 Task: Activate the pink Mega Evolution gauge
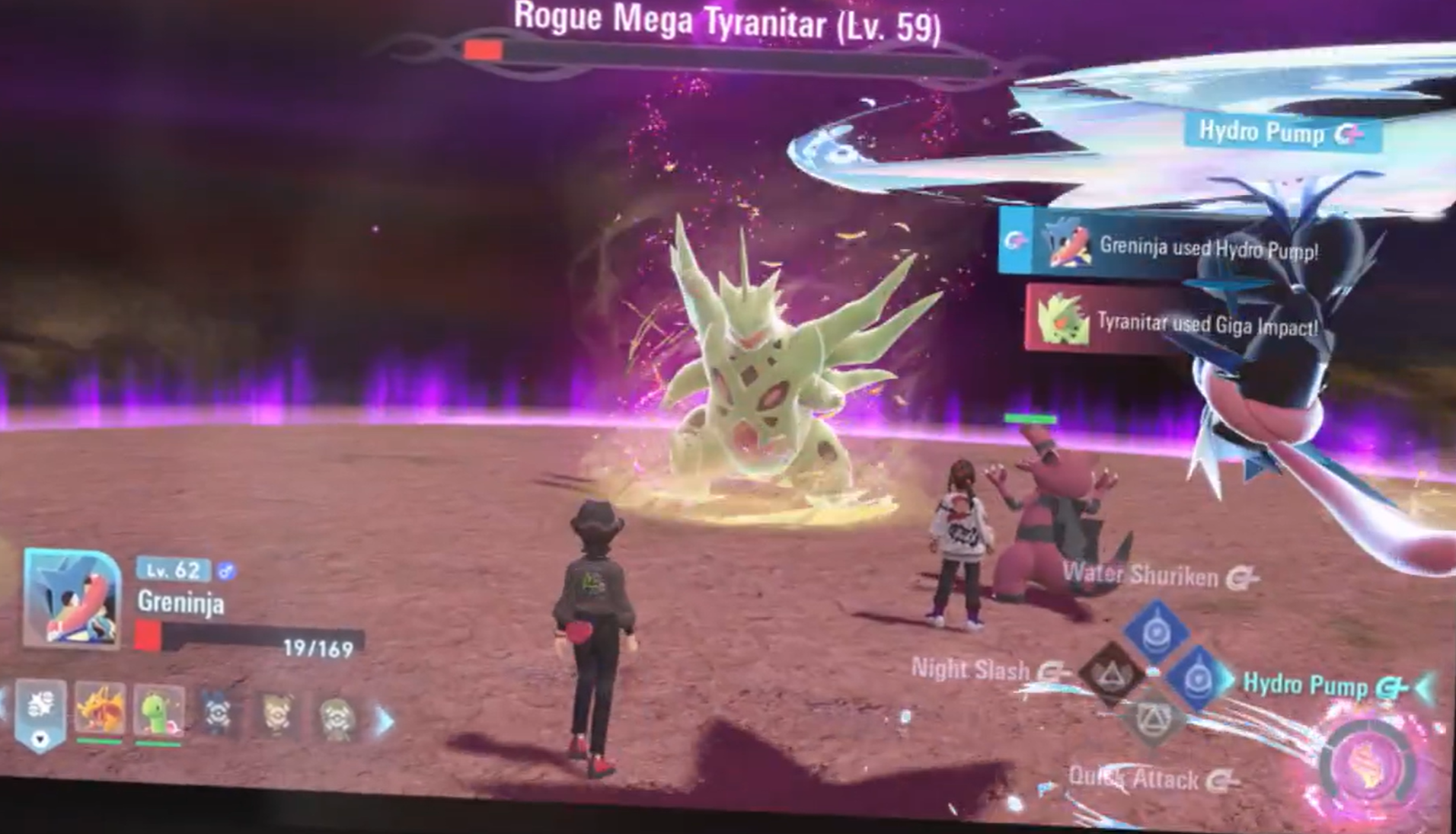click(1368, 764)
